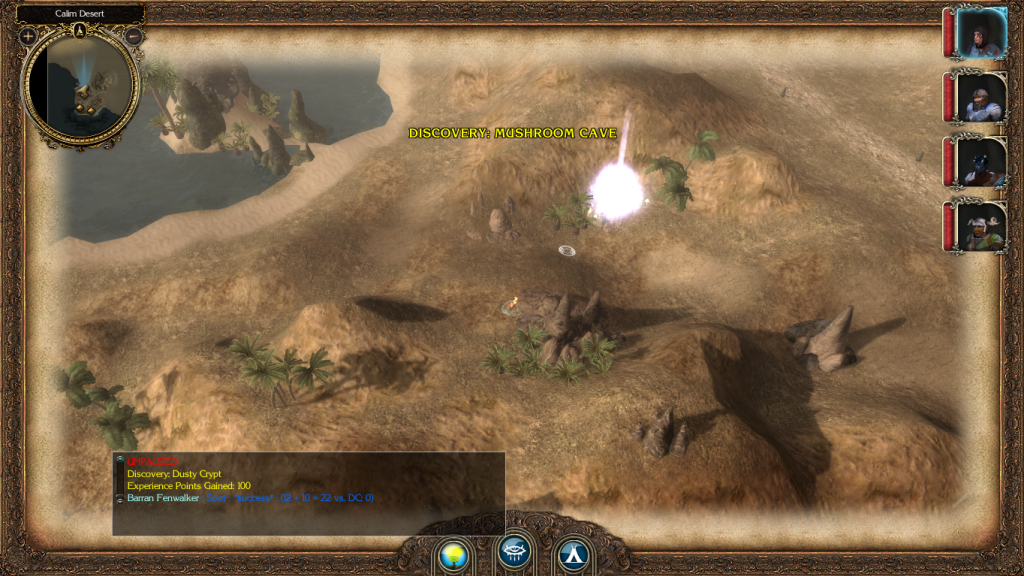Image resolution: width=1024 pixels, height=576 pixels.
Task: Zoom in the minimap with the plus button
Action: [28, 37]
